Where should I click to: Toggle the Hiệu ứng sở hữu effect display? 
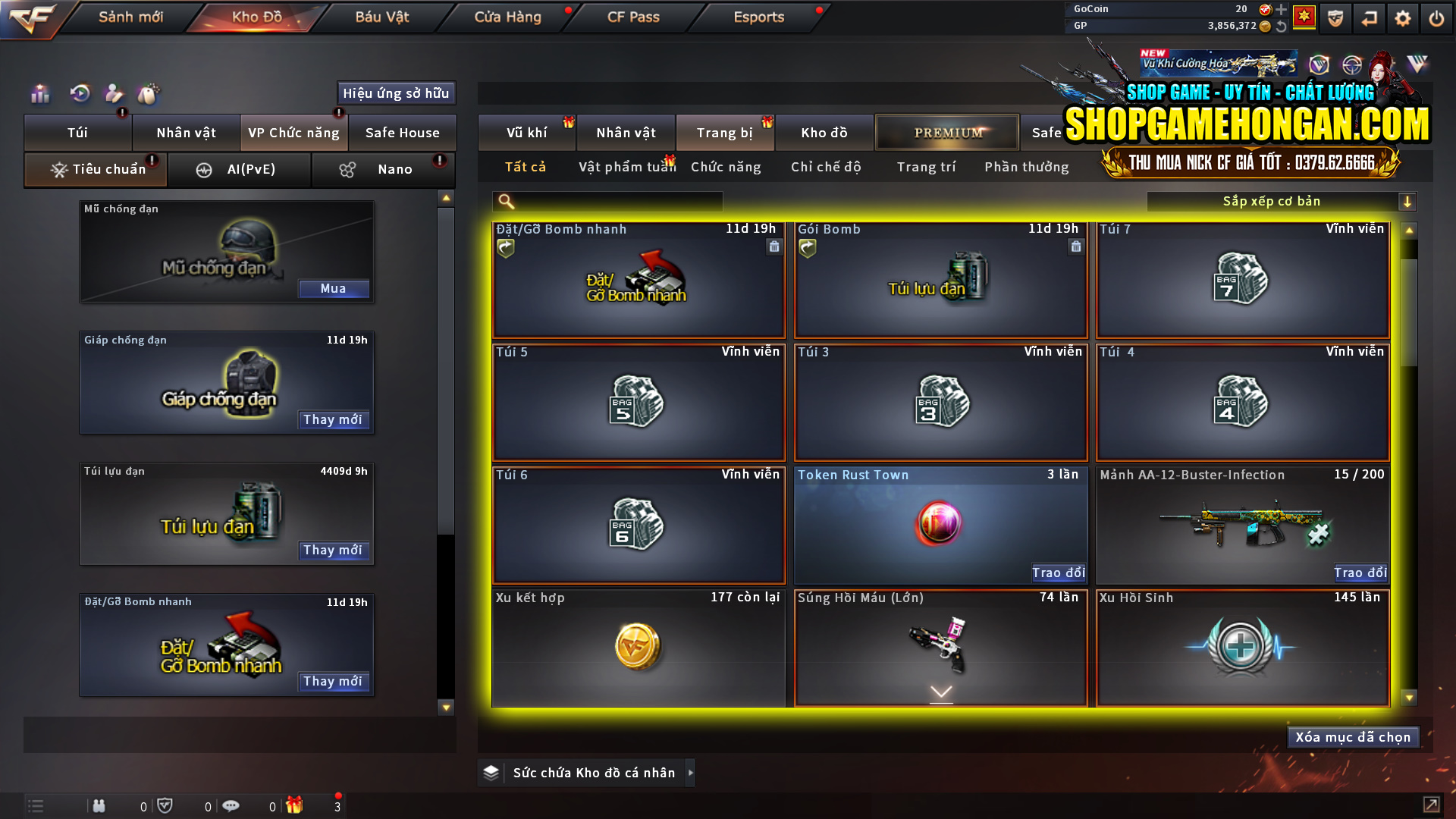click(396, 93)
